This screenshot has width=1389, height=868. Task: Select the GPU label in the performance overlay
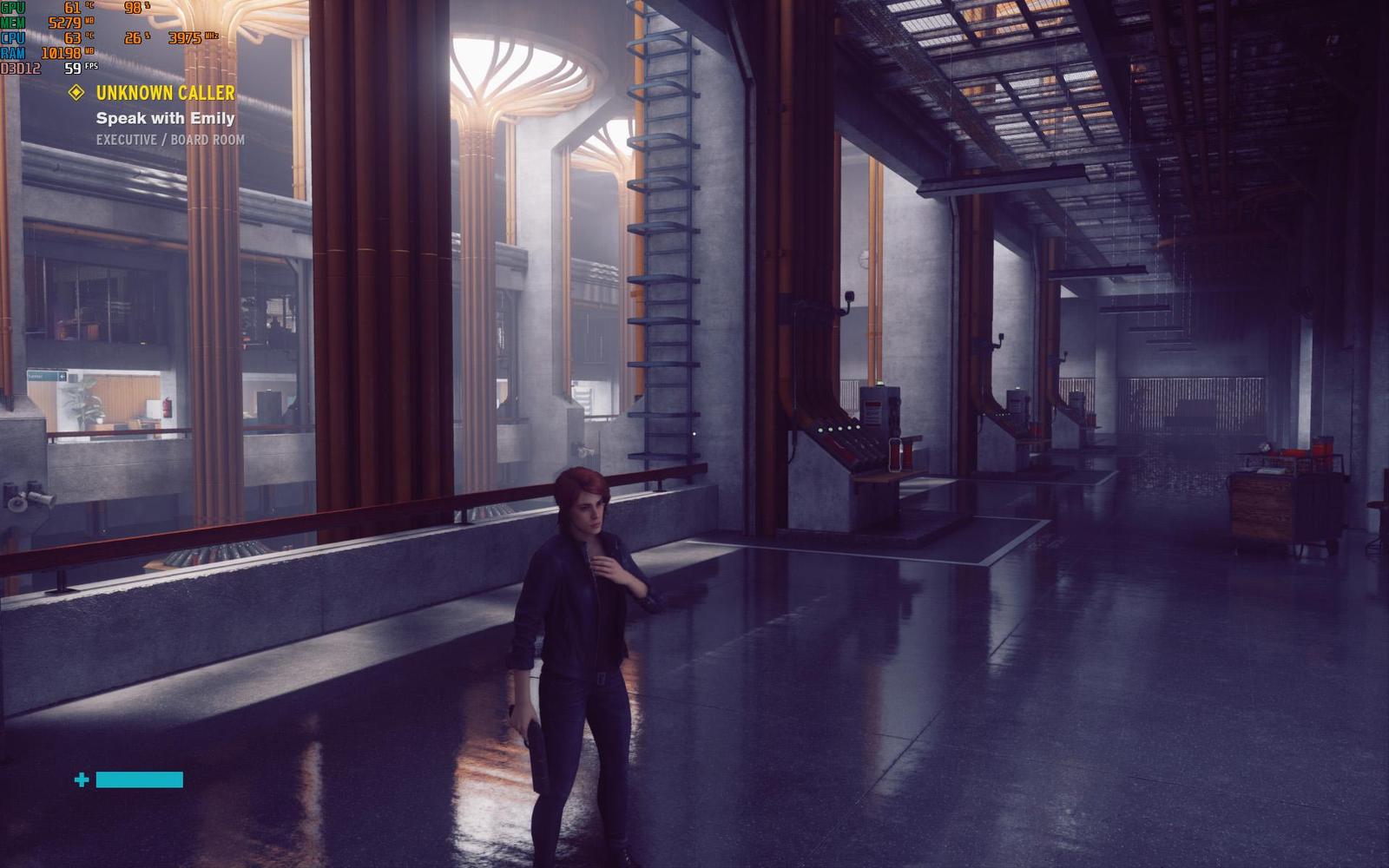click(x=14, y=7)
